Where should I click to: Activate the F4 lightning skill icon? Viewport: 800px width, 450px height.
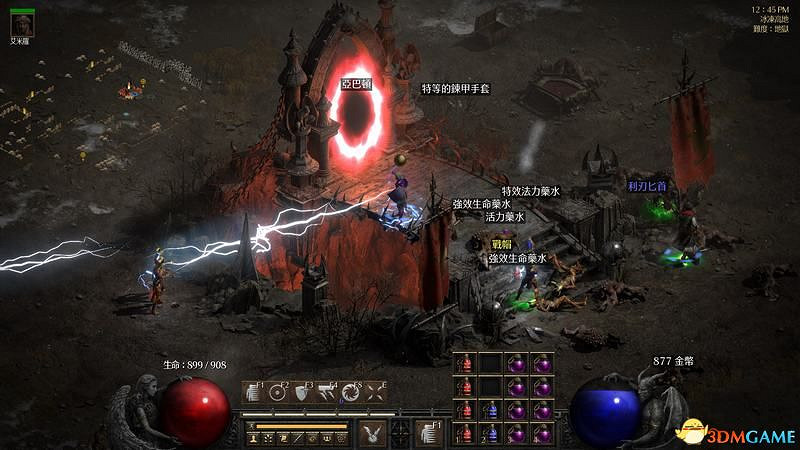point(327,393)
